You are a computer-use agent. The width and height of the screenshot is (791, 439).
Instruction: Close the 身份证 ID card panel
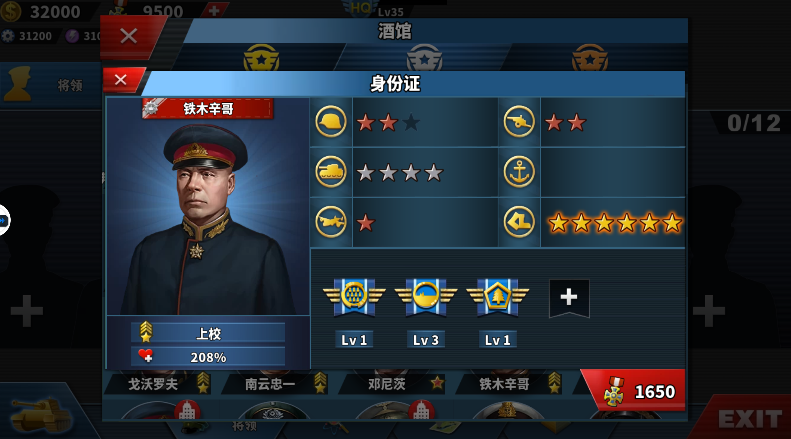122,79
